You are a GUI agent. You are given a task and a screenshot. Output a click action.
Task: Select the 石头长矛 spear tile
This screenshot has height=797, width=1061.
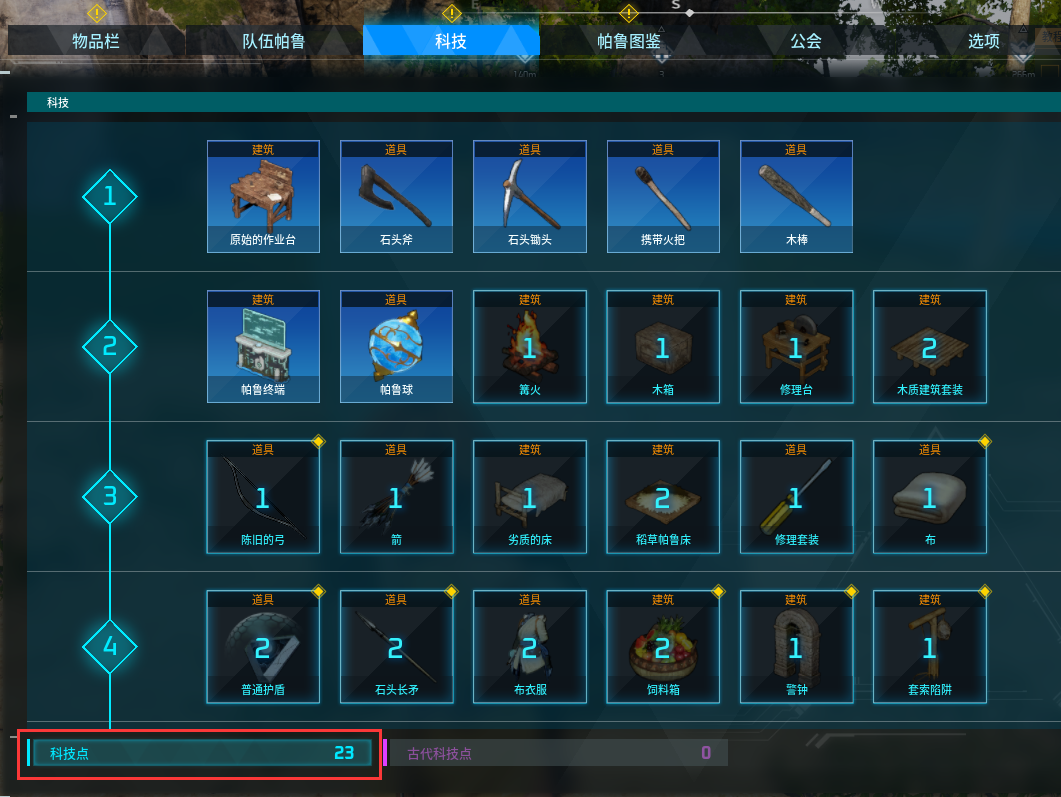pos(396,646)
